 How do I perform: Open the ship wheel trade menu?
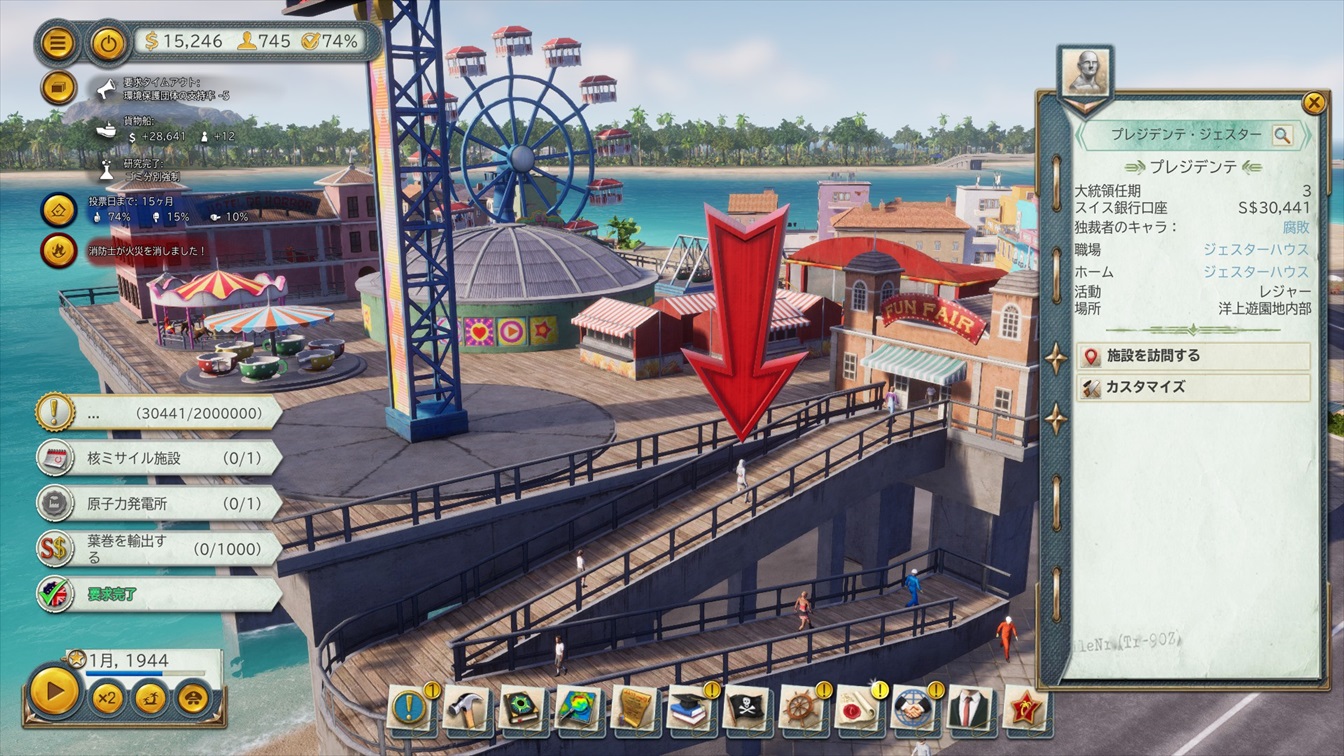pos(802,708)
